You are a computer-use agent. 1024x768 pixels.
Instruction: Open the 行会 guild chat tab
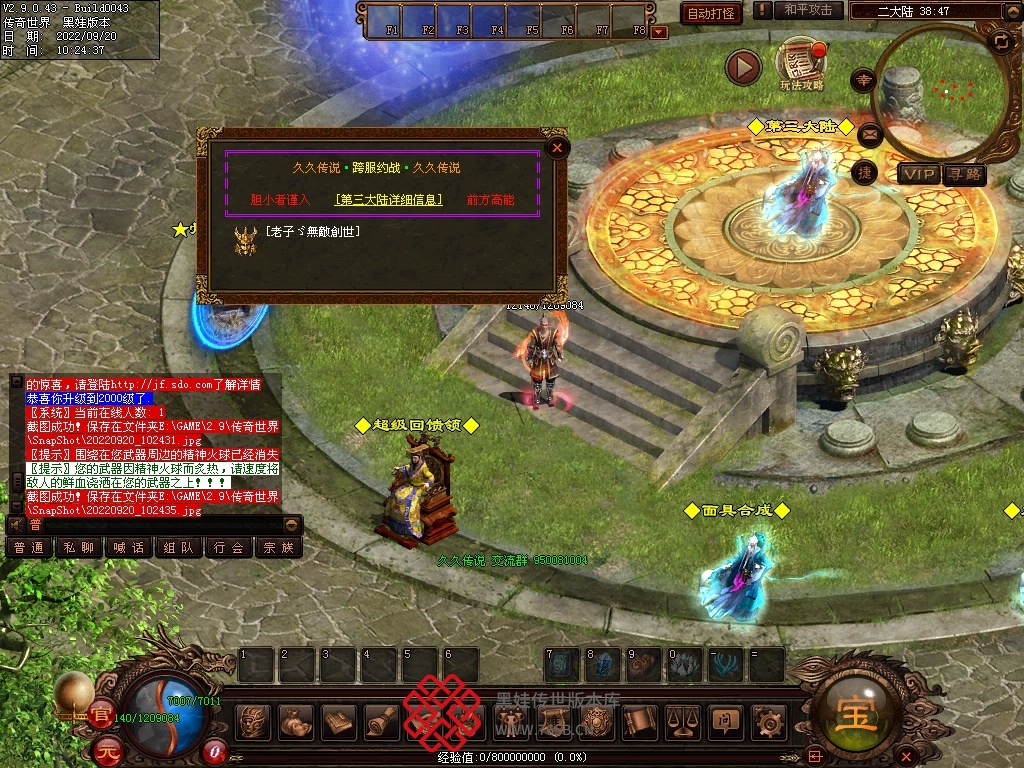click(229, 547)
